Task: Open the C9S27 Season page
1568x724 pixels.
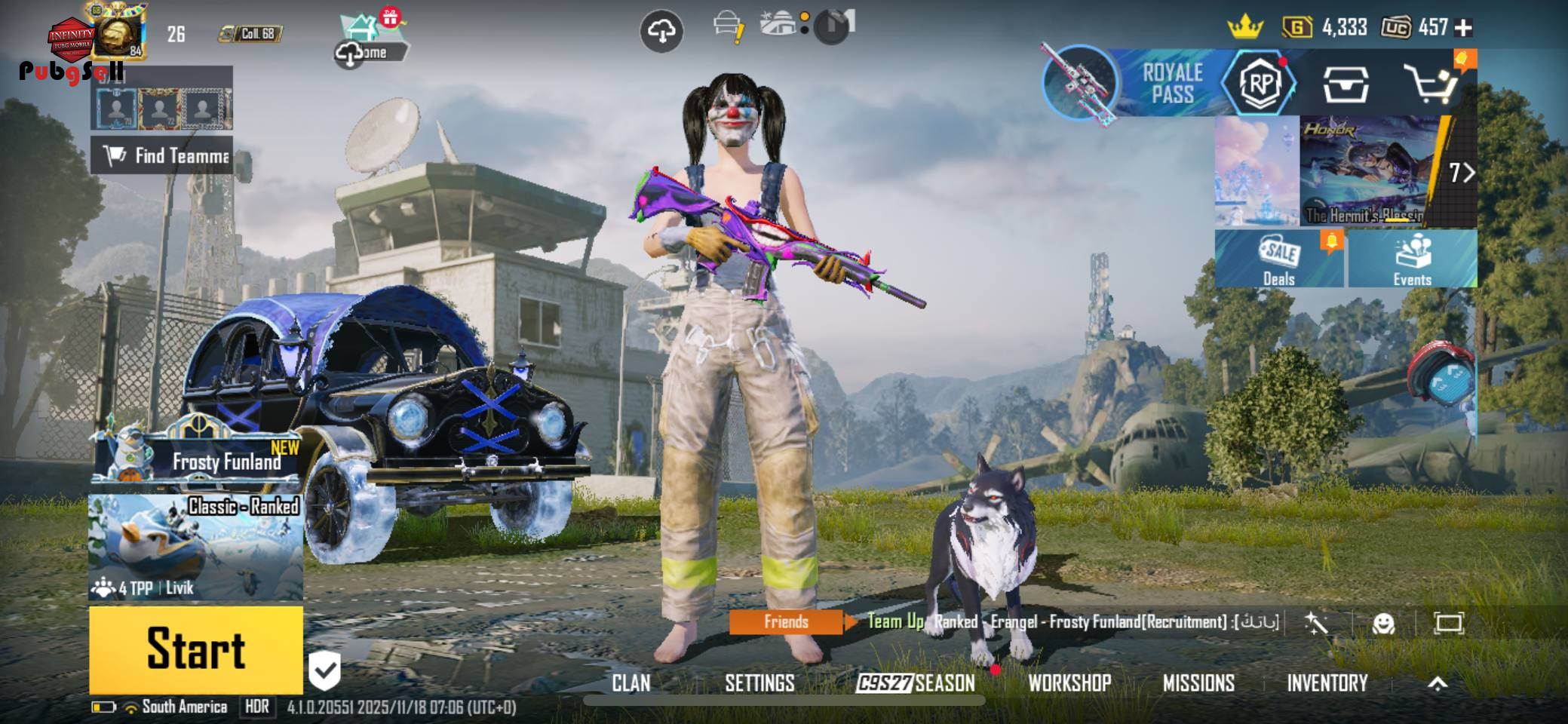Action: click(916, 683)
